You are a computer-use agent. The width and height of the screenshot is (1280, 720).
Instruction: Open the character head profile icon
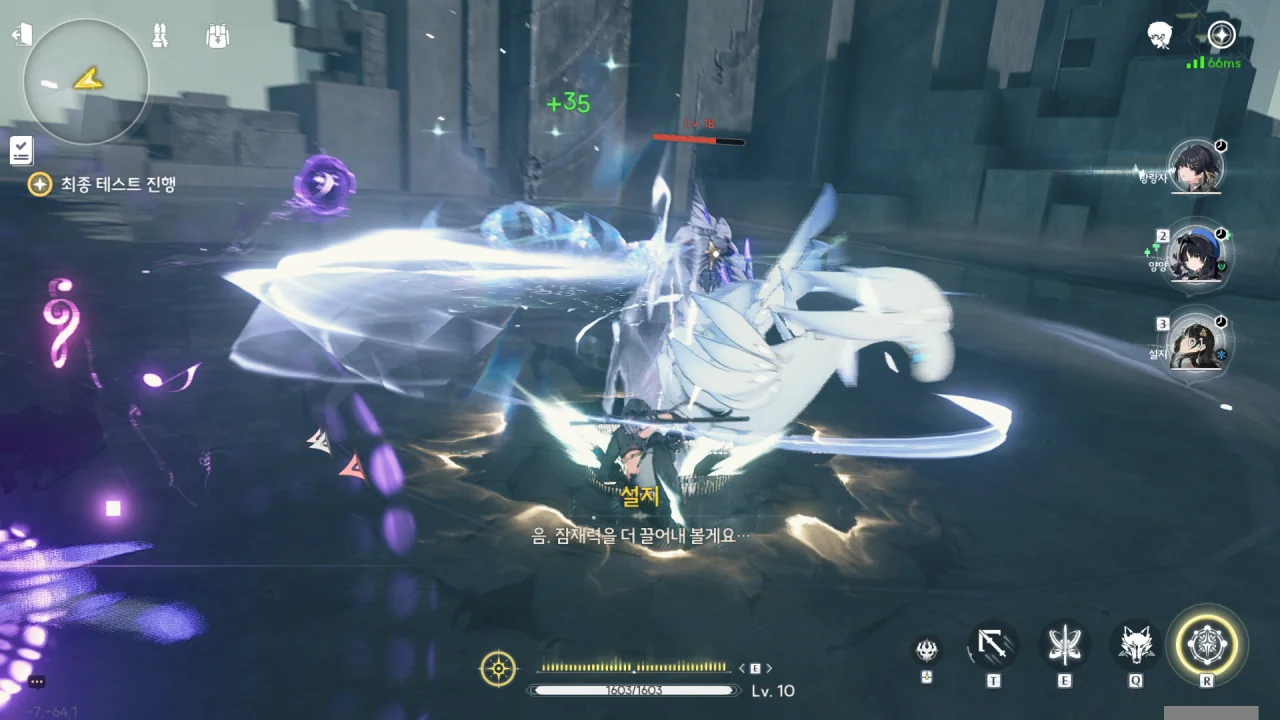coord(1159,36)
